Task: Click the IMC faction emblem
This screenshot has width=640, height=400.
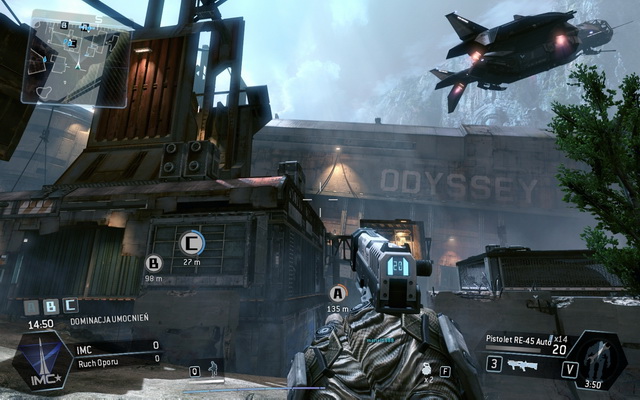Action: tap(41, 362)
